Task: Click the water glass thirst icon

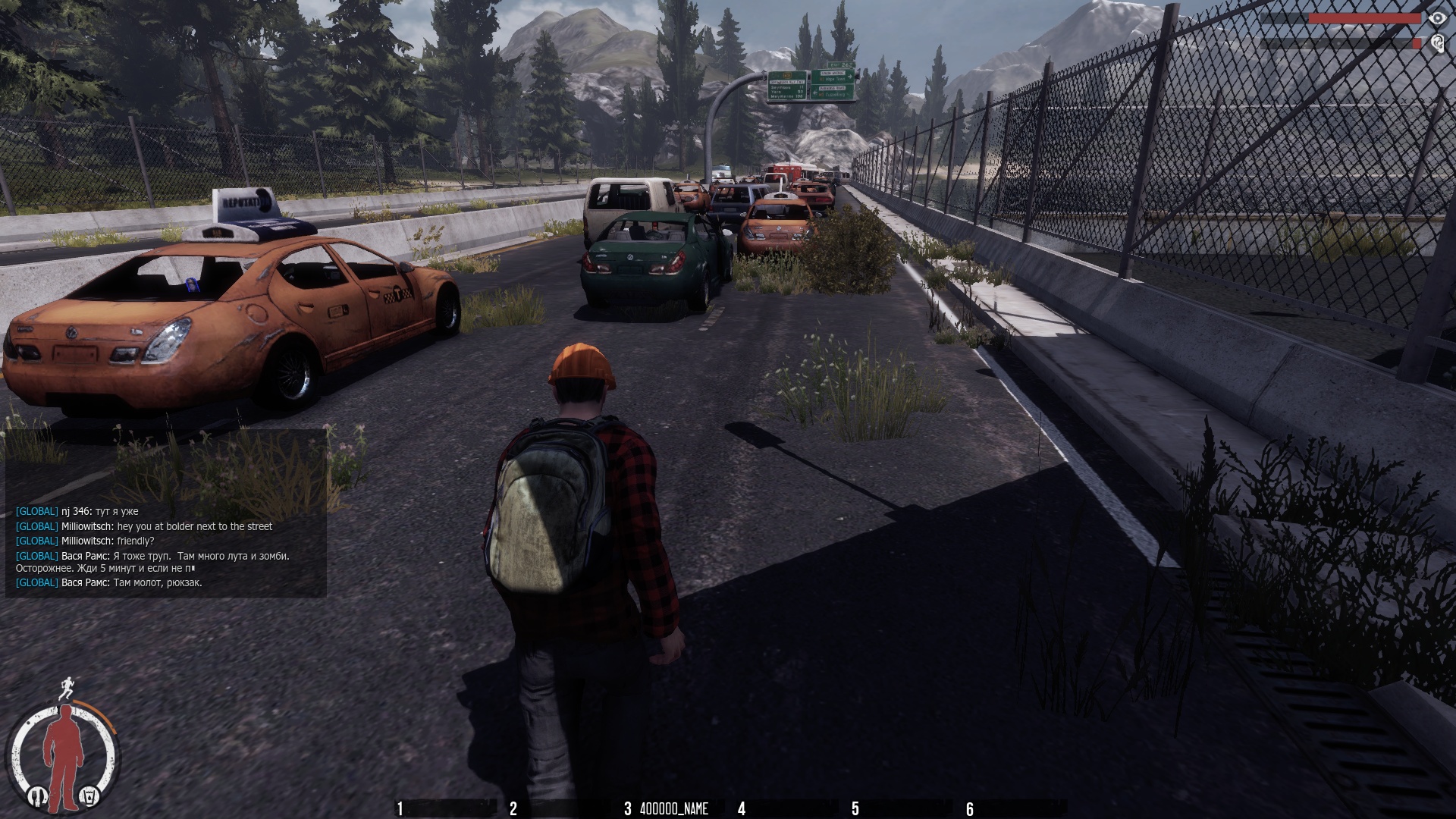Action: [89, 796]
